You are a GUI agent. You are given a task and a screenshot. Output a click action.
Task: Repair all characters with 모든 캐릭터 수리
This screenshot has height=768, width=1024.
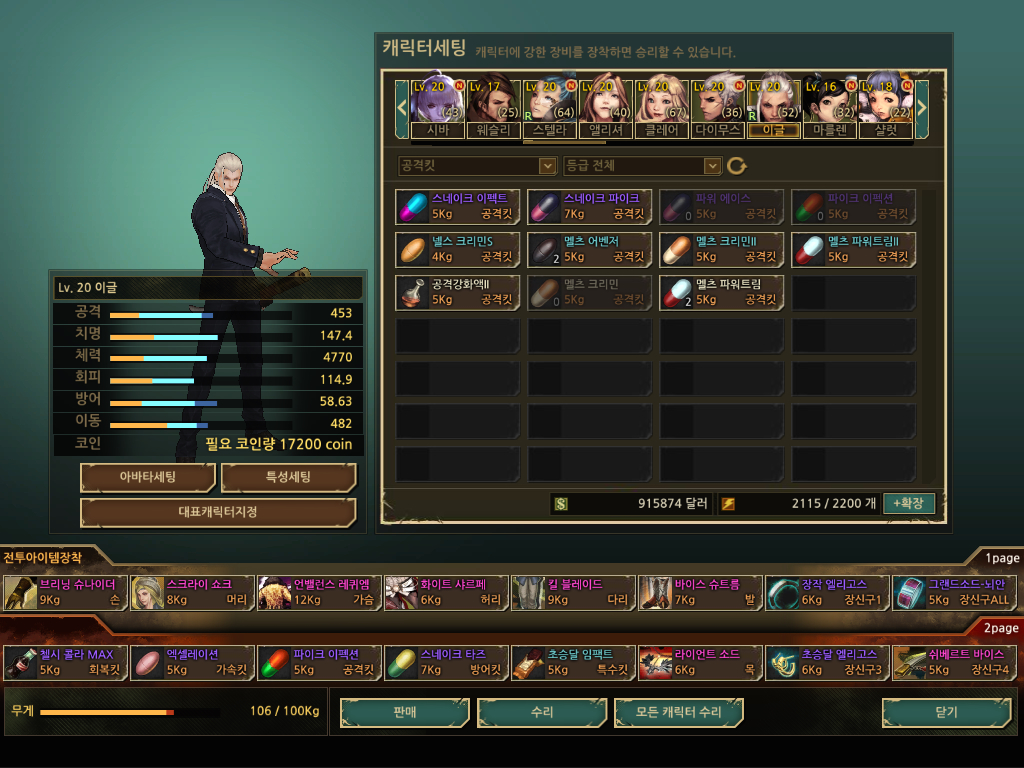pyautogui.click(x=679, y=712)
